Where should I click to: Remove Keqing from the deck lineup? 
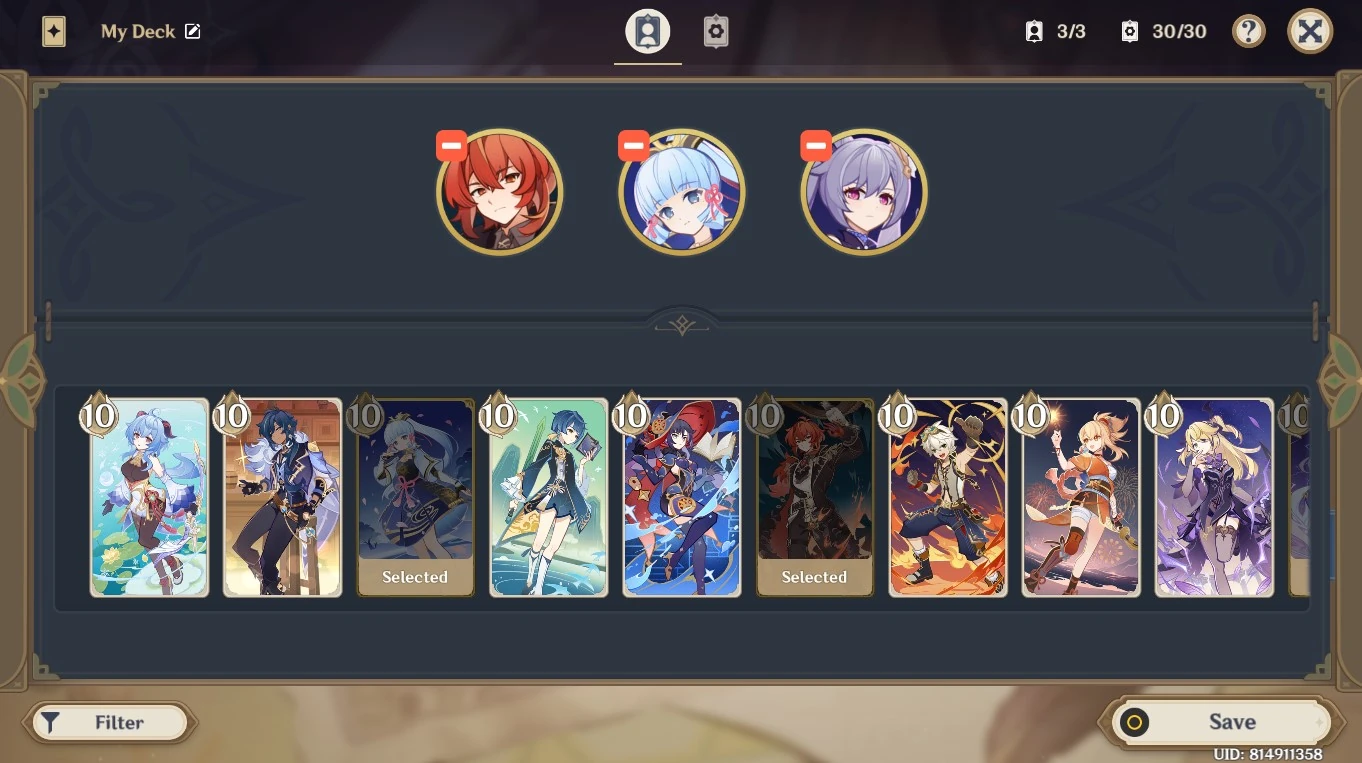click(x=815, y=145)
